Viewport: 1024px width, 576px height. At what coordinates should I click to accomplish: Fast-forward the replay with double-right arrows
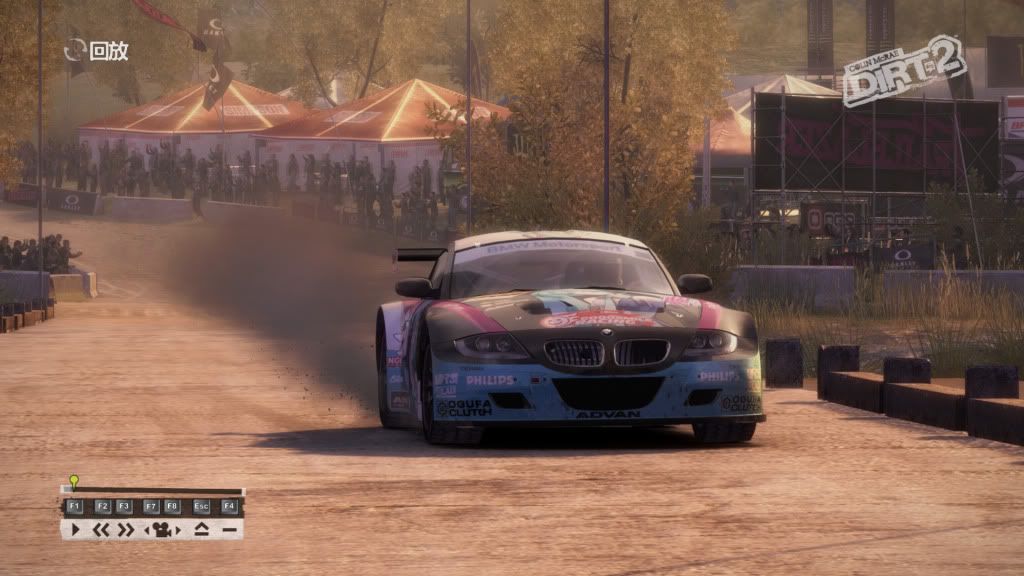125,529
